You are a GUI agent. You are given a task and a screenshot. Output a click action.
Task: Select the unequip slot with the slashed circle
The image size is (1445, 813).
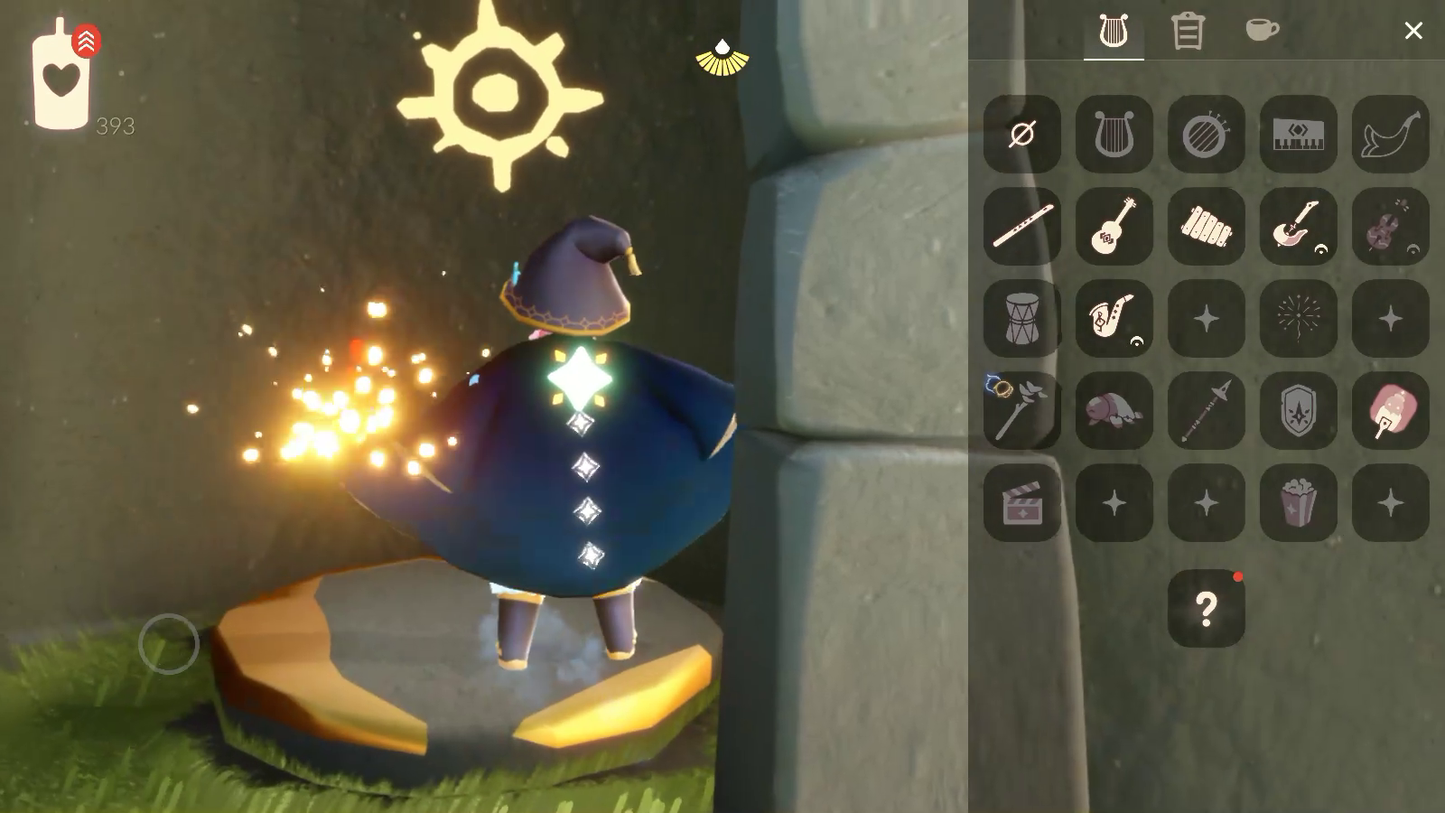(x=1022, y=134)
